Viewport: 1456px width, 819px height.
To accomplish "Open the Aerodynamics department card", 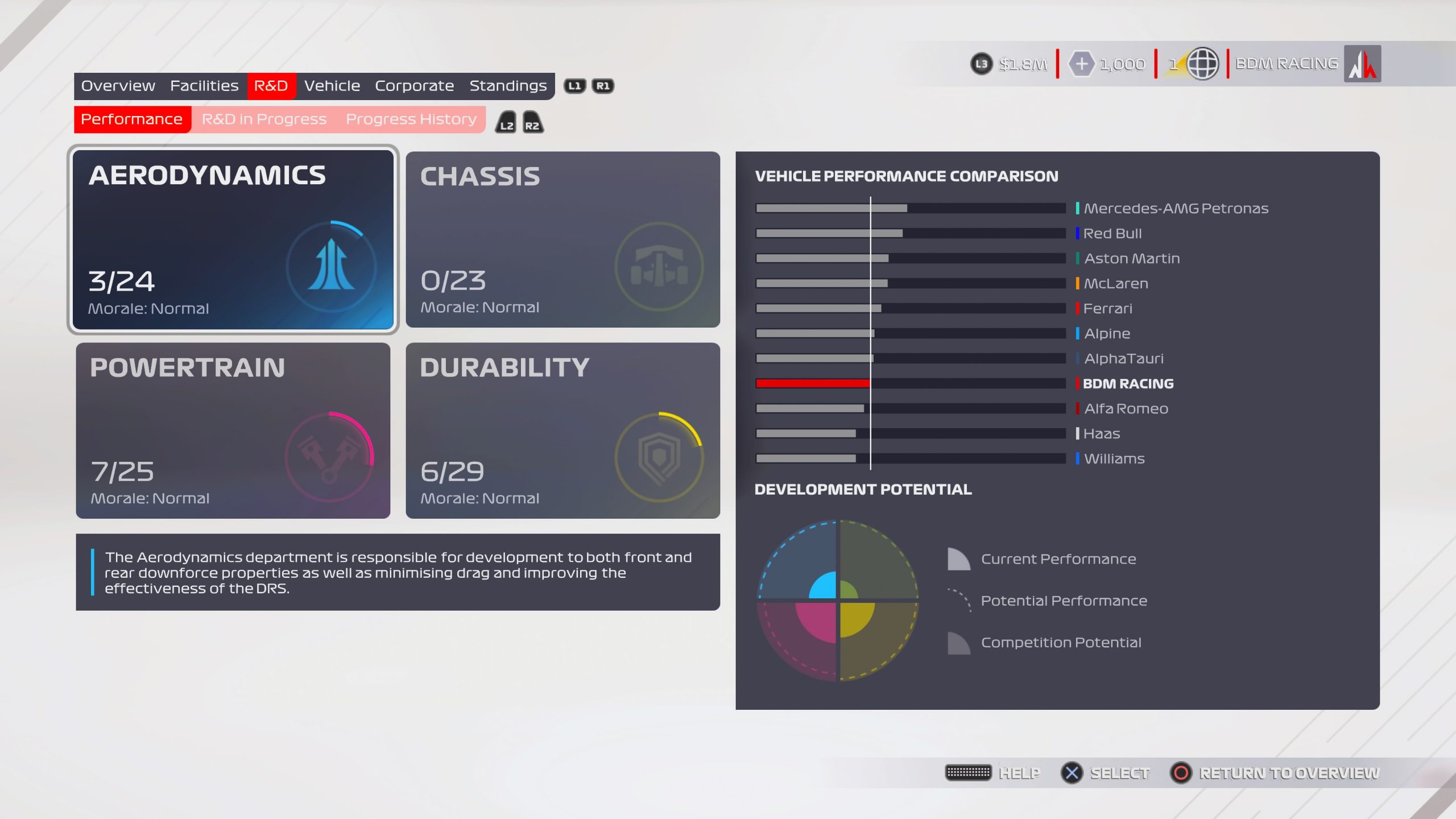I will click(233, 239).
